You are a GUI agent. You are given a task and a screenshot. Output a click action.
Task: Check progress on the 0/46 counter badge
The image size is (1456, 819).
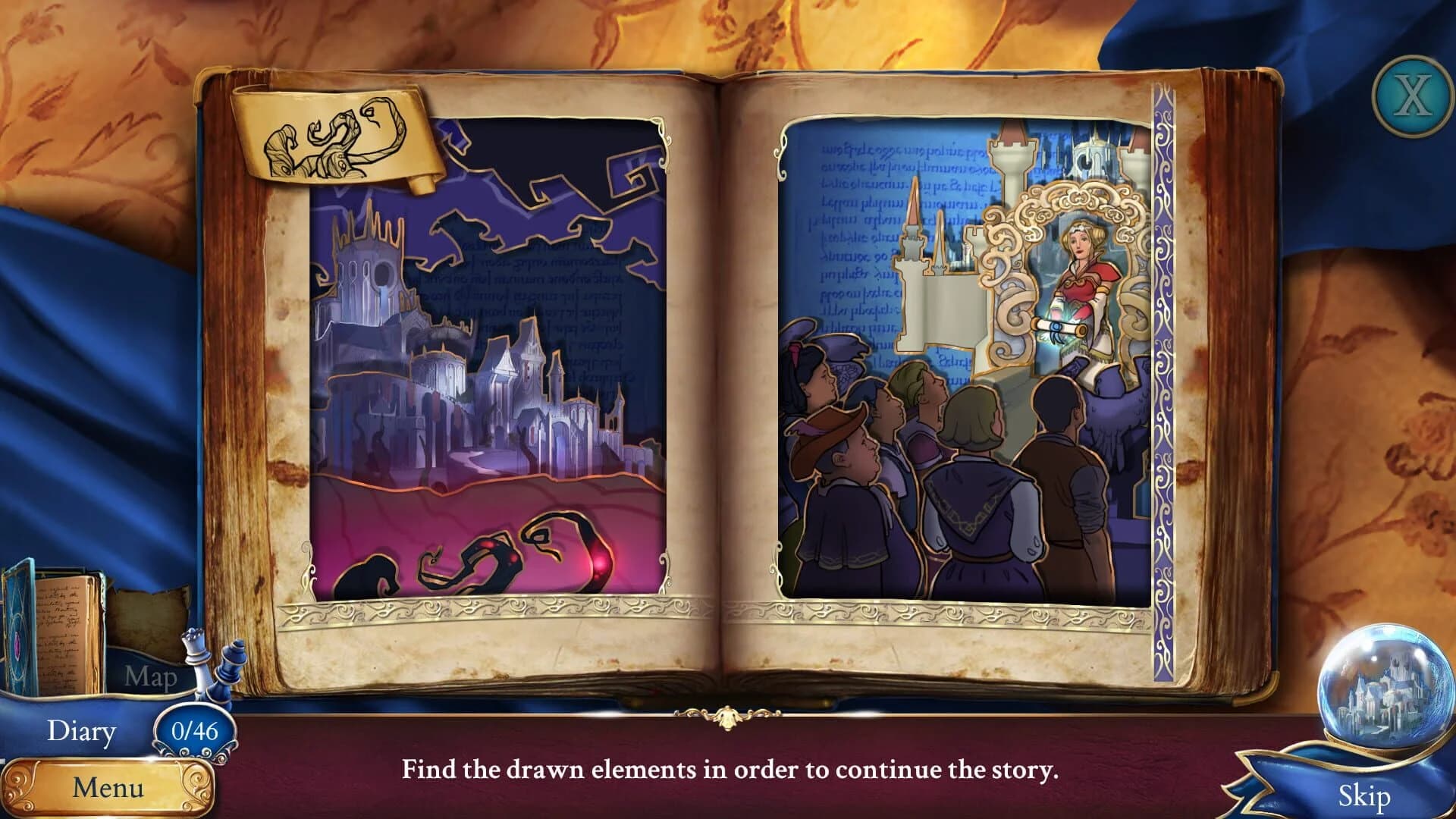[193, 730]
